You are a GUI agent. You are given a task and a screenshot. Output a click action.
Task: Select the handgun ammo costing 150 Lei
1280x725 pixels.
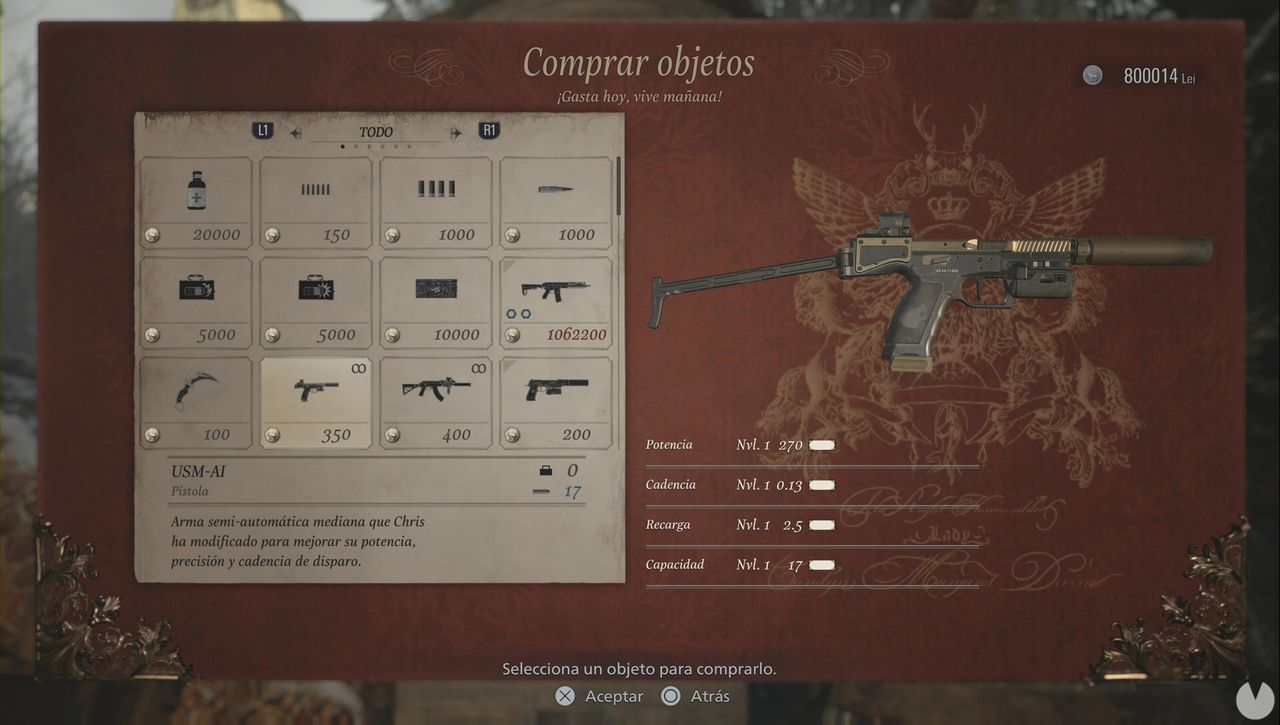tap(315, 200)
